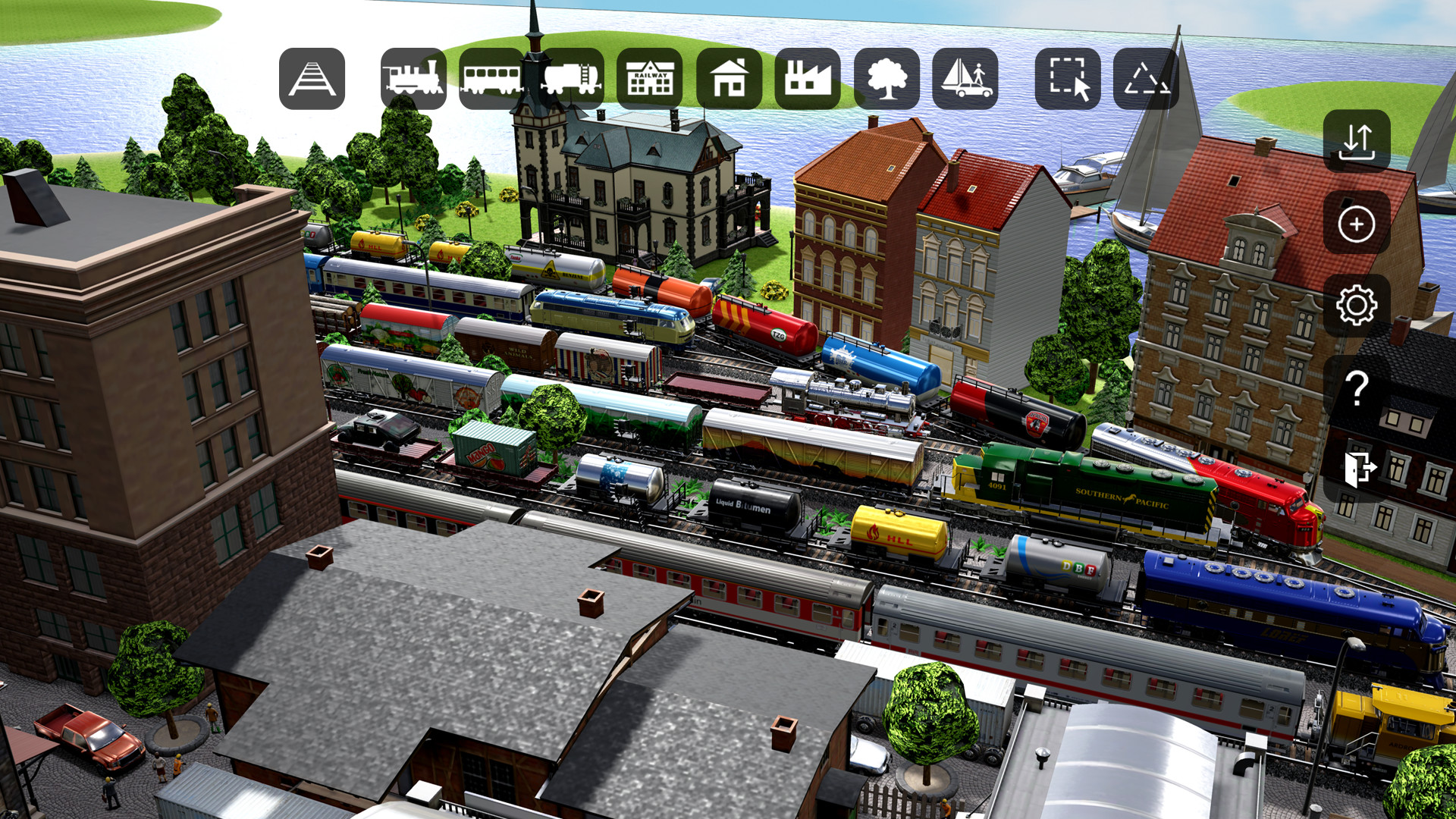Screen dimensions: 1456x819
Task: Open the tank wagon catalog
Action: [x=570, y=78]
